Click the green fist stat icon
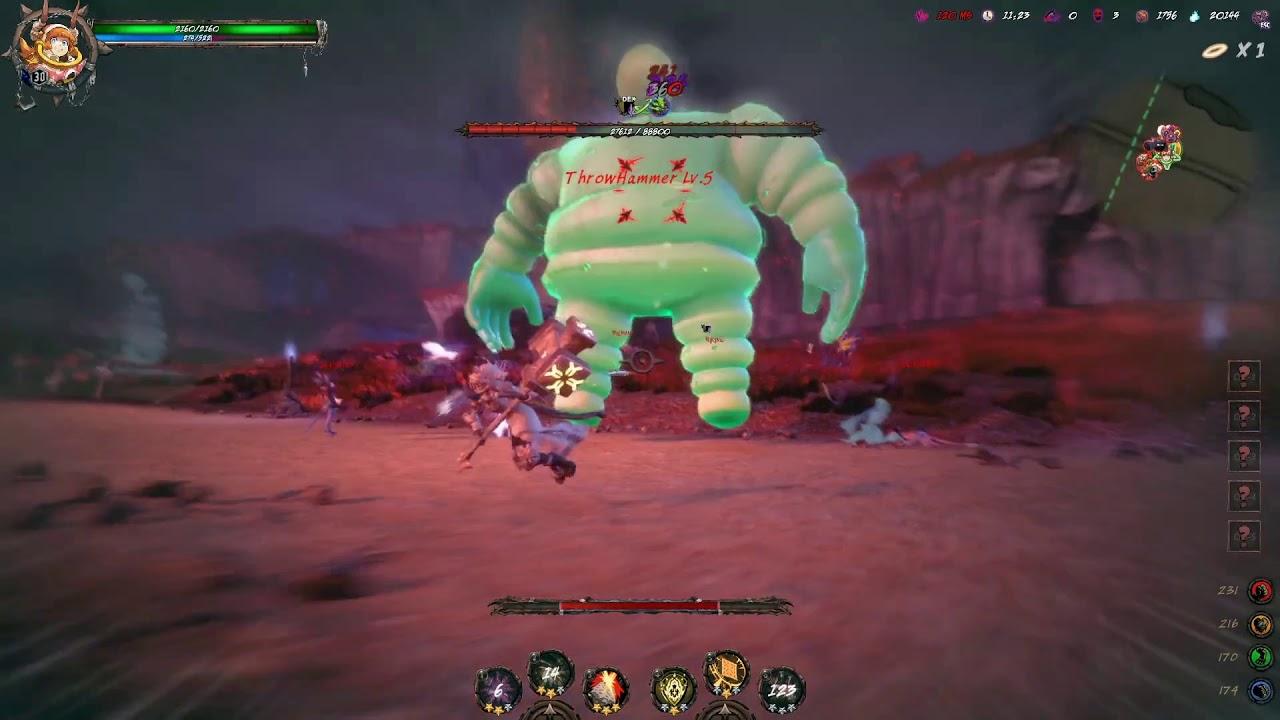 pos(1261,657)
